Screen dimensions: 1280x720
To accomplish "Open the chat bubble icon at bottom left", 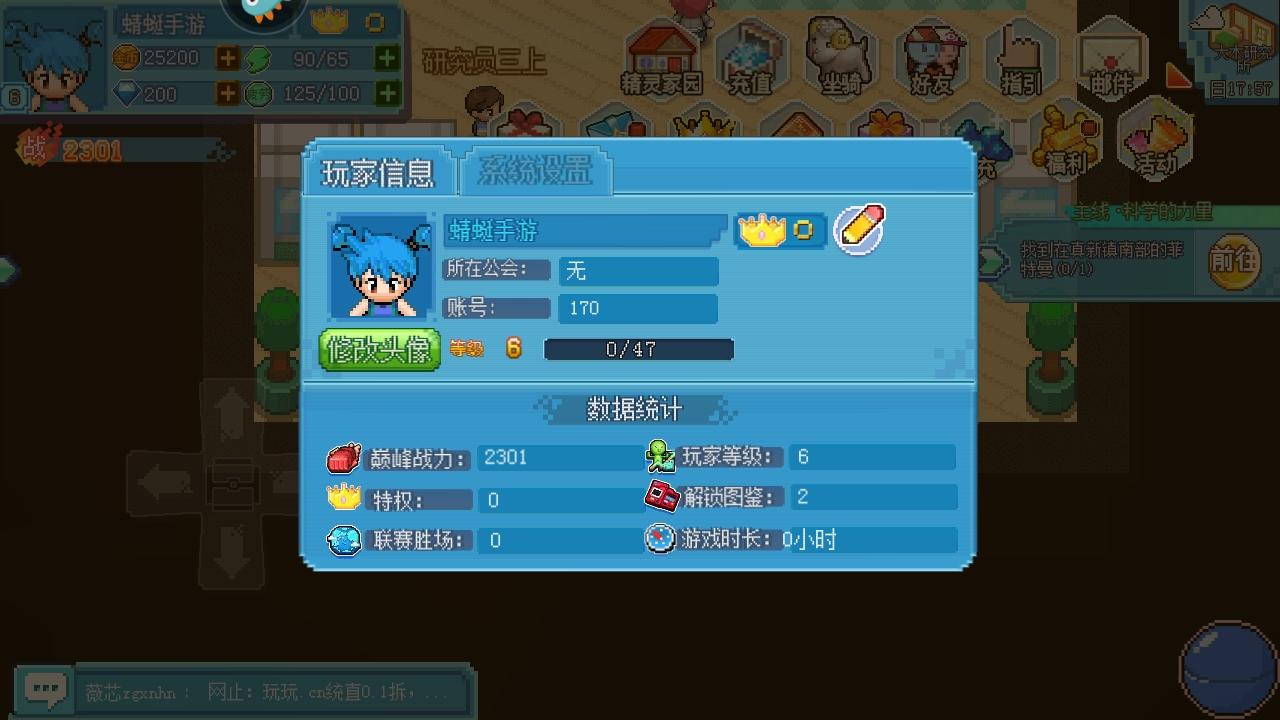I will coord(44,689).
